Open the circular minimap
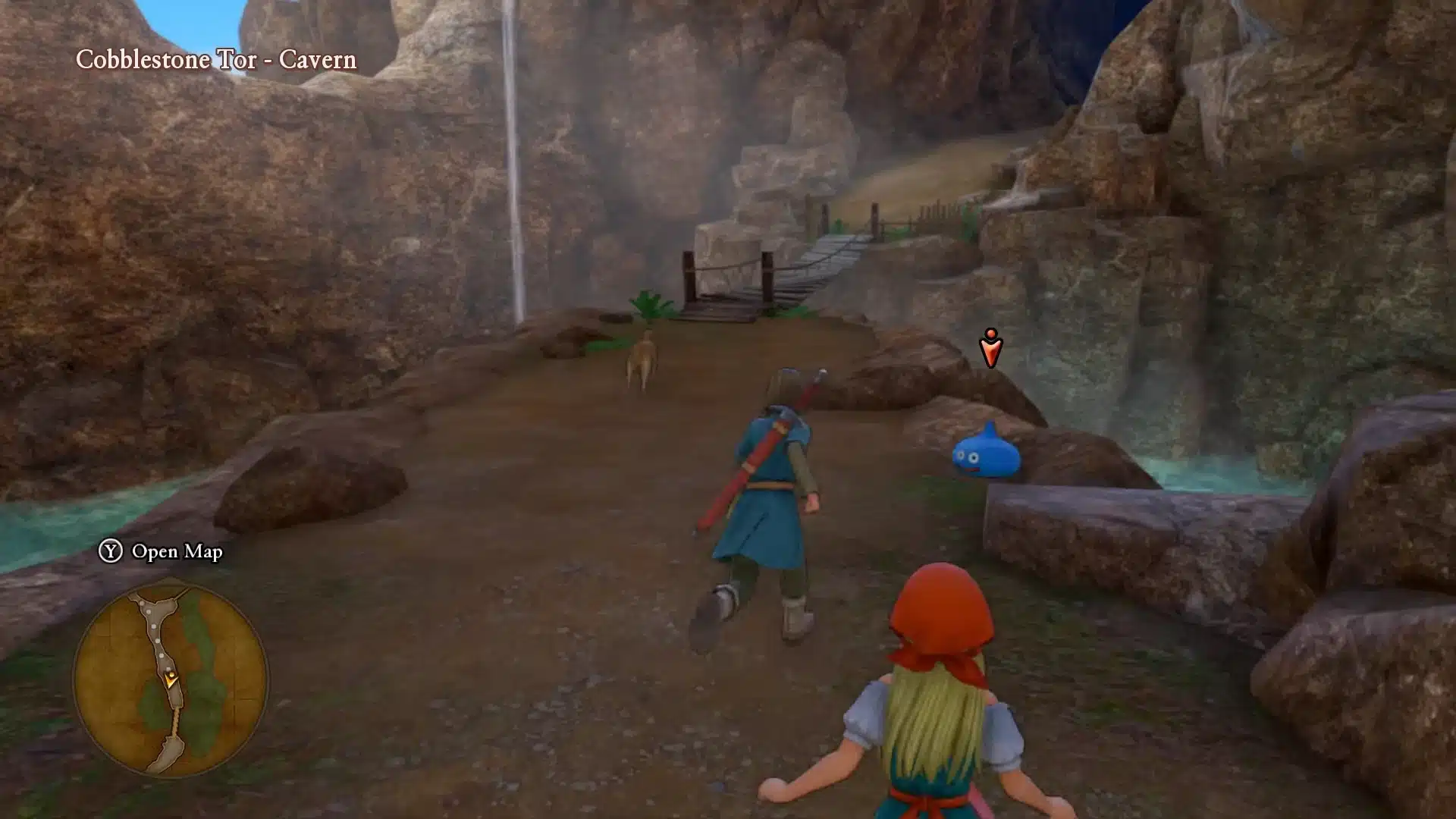The image size is (1456, 819). tap(171, 680)
